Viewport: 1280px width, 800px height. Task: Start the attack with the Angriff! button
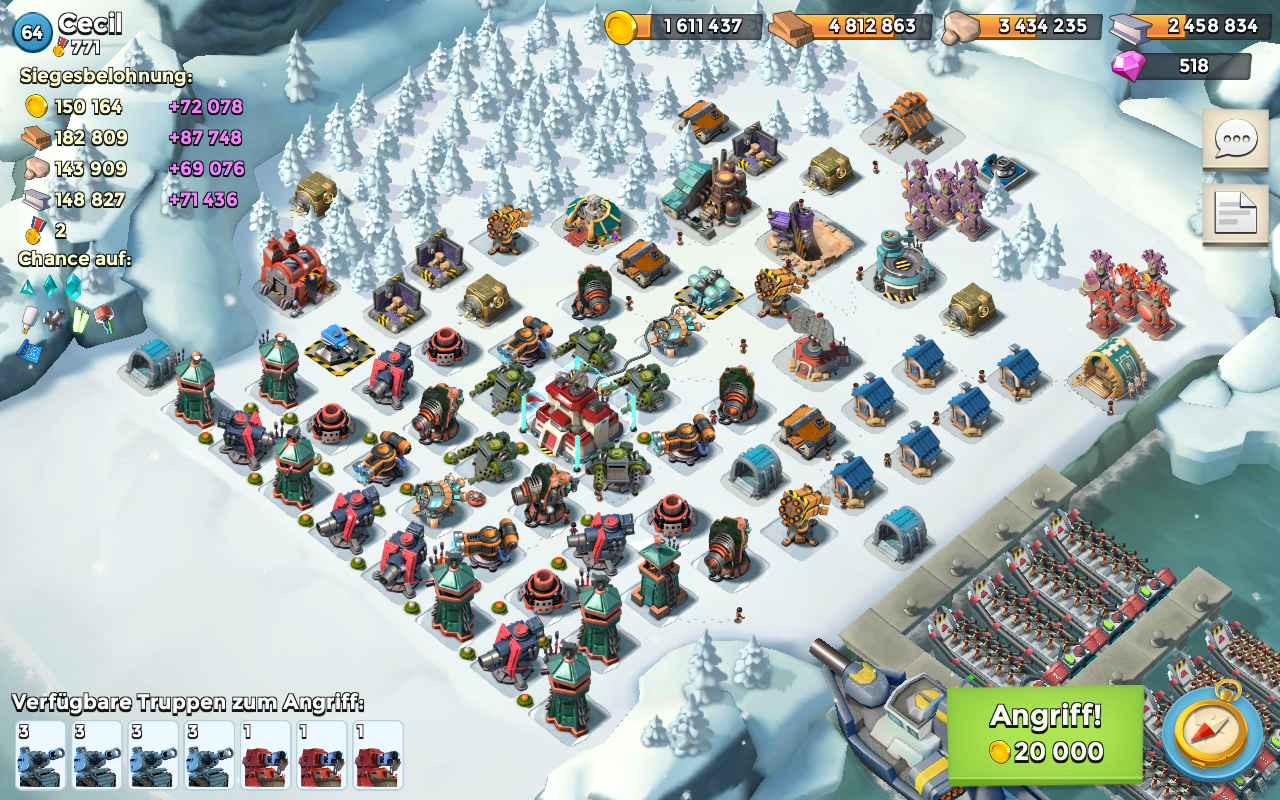coord(1045,733)
